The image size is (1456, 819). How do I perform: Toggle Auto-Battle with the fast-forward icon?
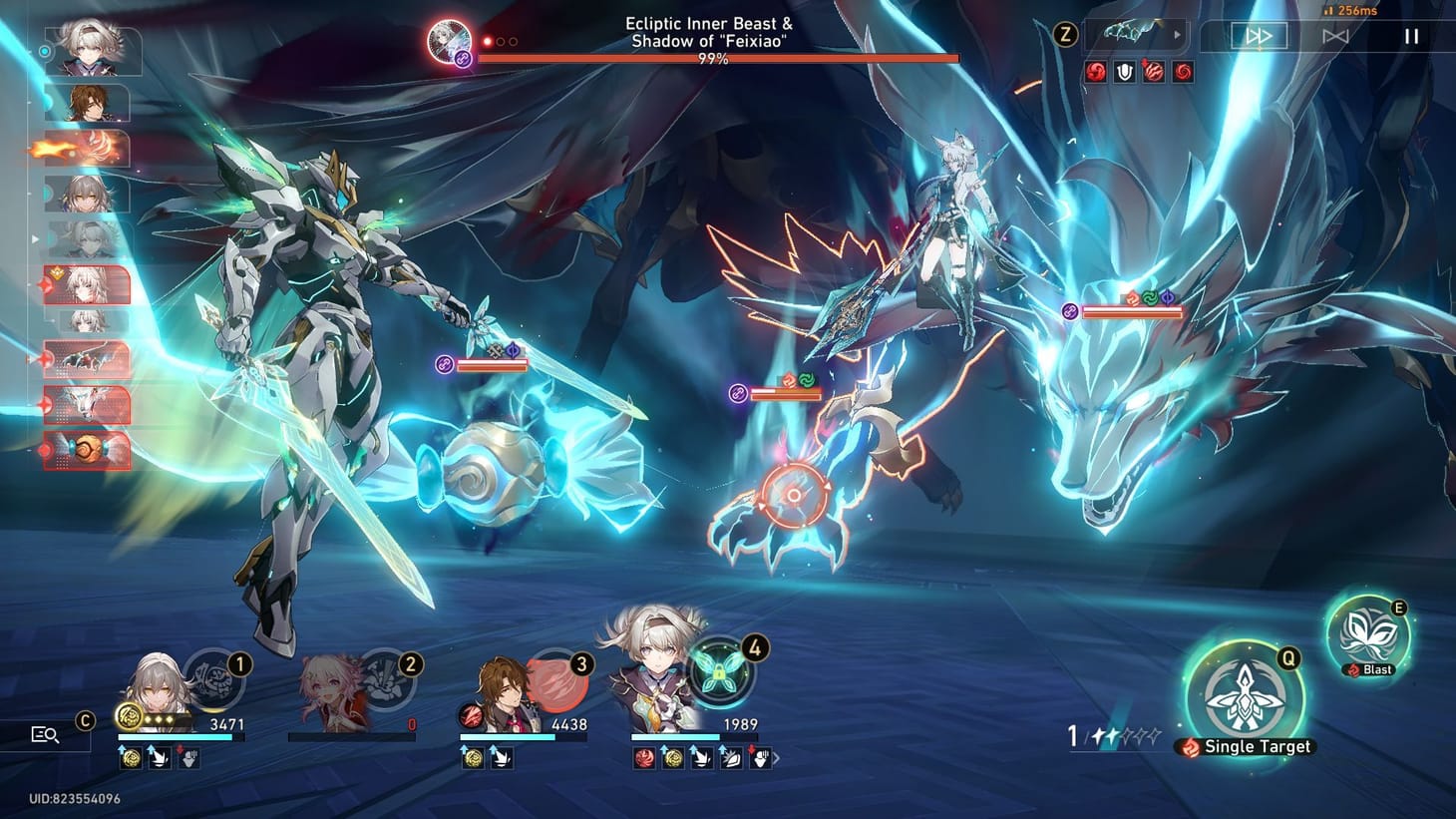1259,35
